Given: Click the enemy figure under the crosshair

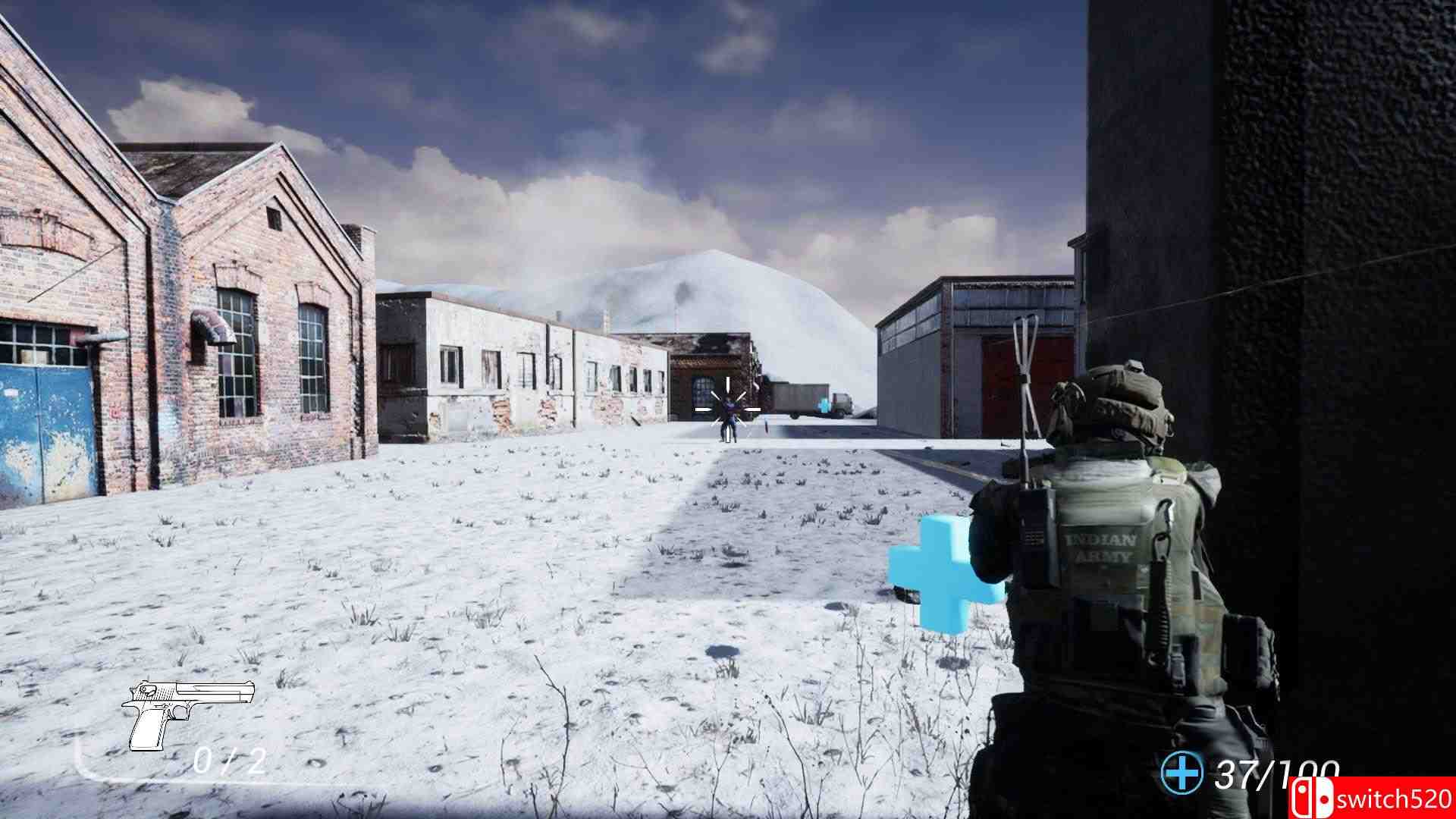Looking at the screenshot, I should pos(728,421).
